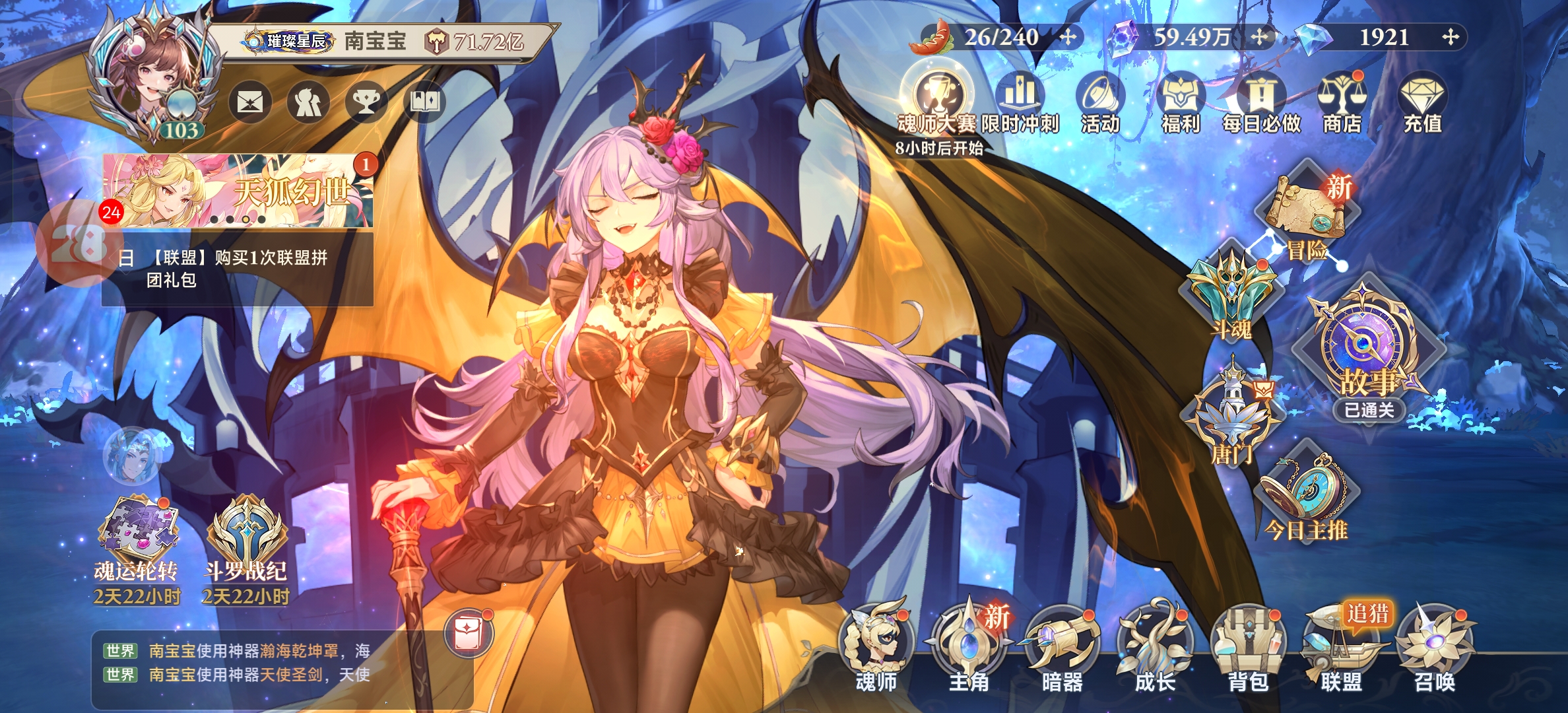Open the 活动 events panel
This screenshot has width=1568, height=713.
coord(1100,102)
